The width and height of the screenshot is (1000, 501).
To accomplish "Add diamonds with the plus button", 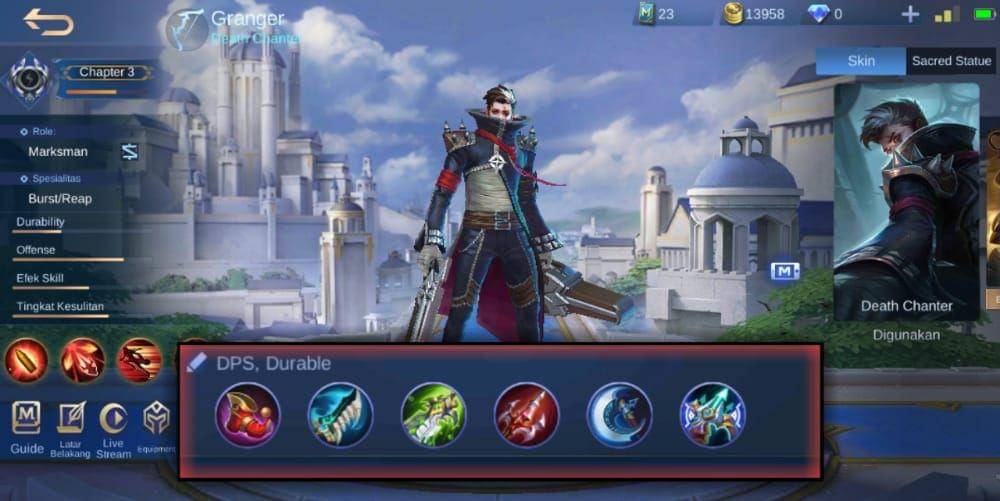I will [910, 14].
